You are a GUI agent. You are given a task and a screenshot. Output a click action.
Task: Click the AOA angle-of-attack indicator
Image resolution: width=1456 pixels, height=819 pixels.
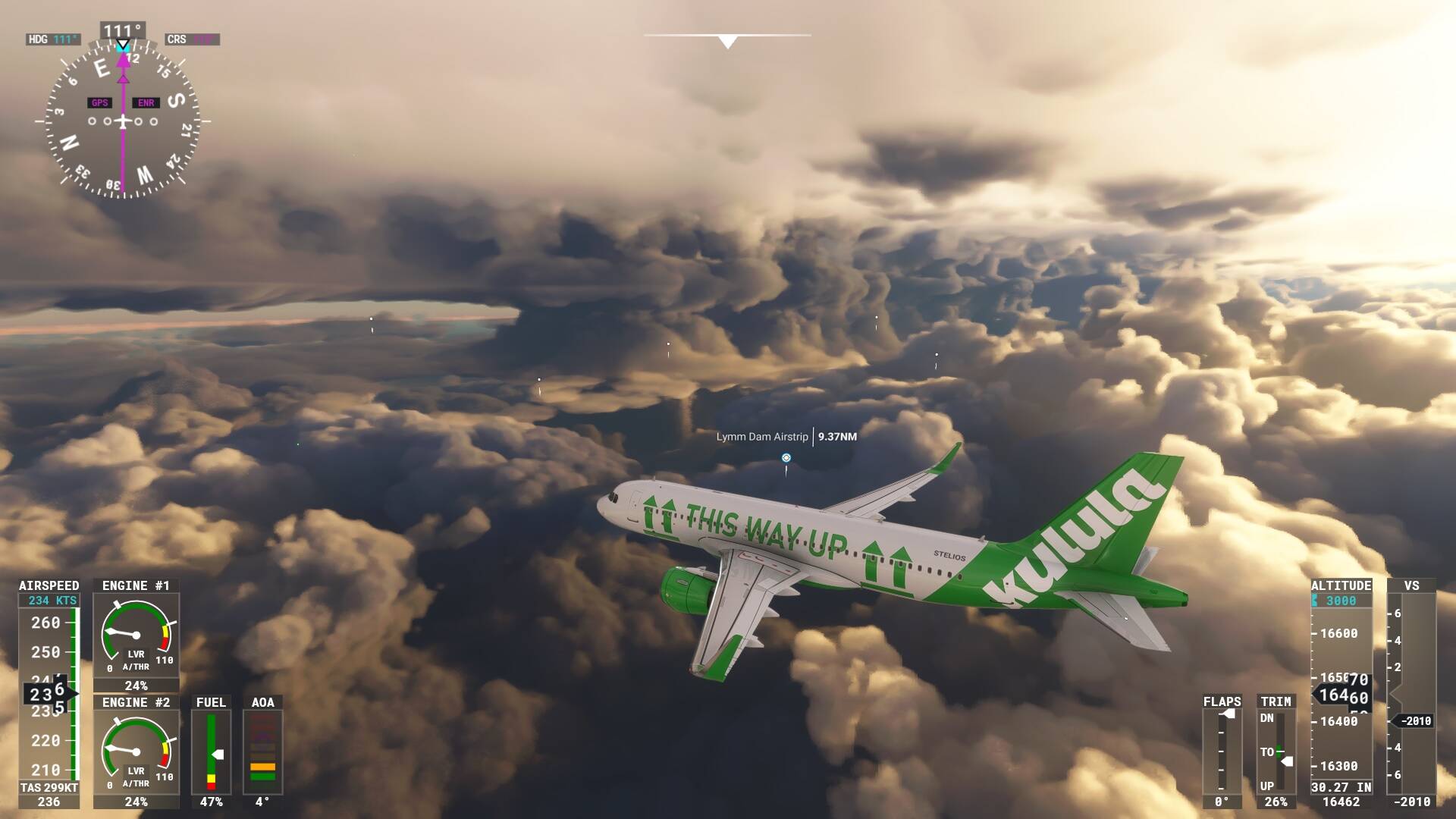click(262, 751)
